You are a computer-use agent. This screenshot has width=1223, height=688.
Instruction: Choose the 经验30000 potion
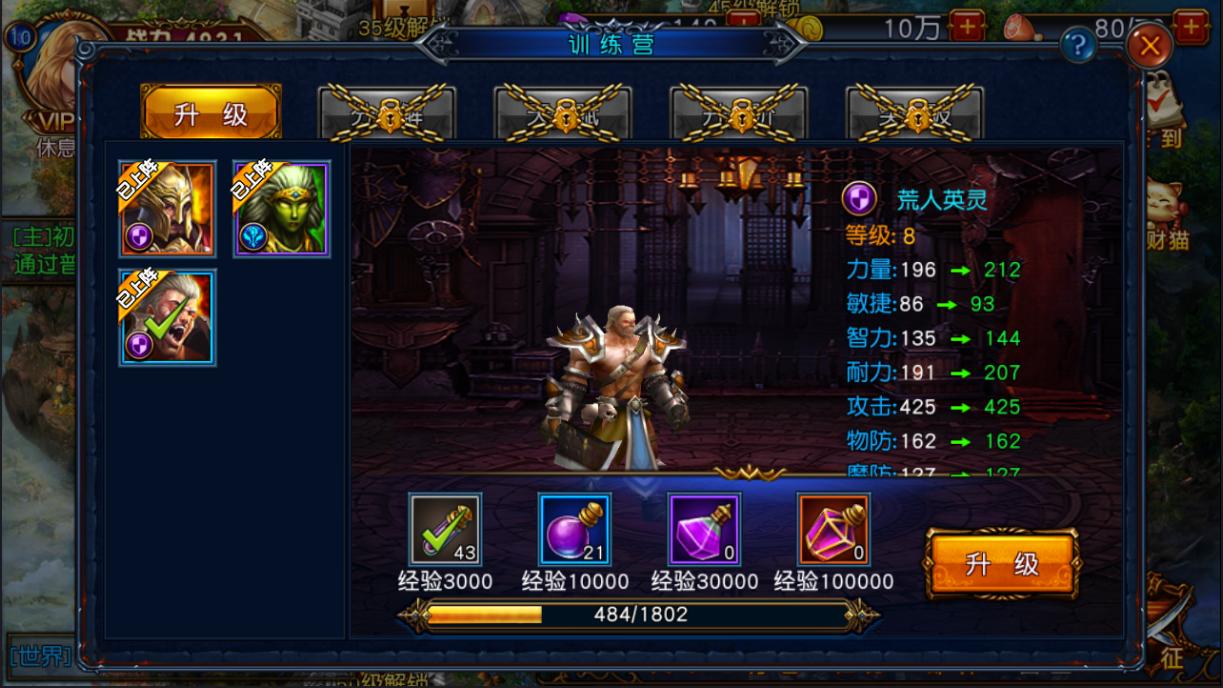704,529
